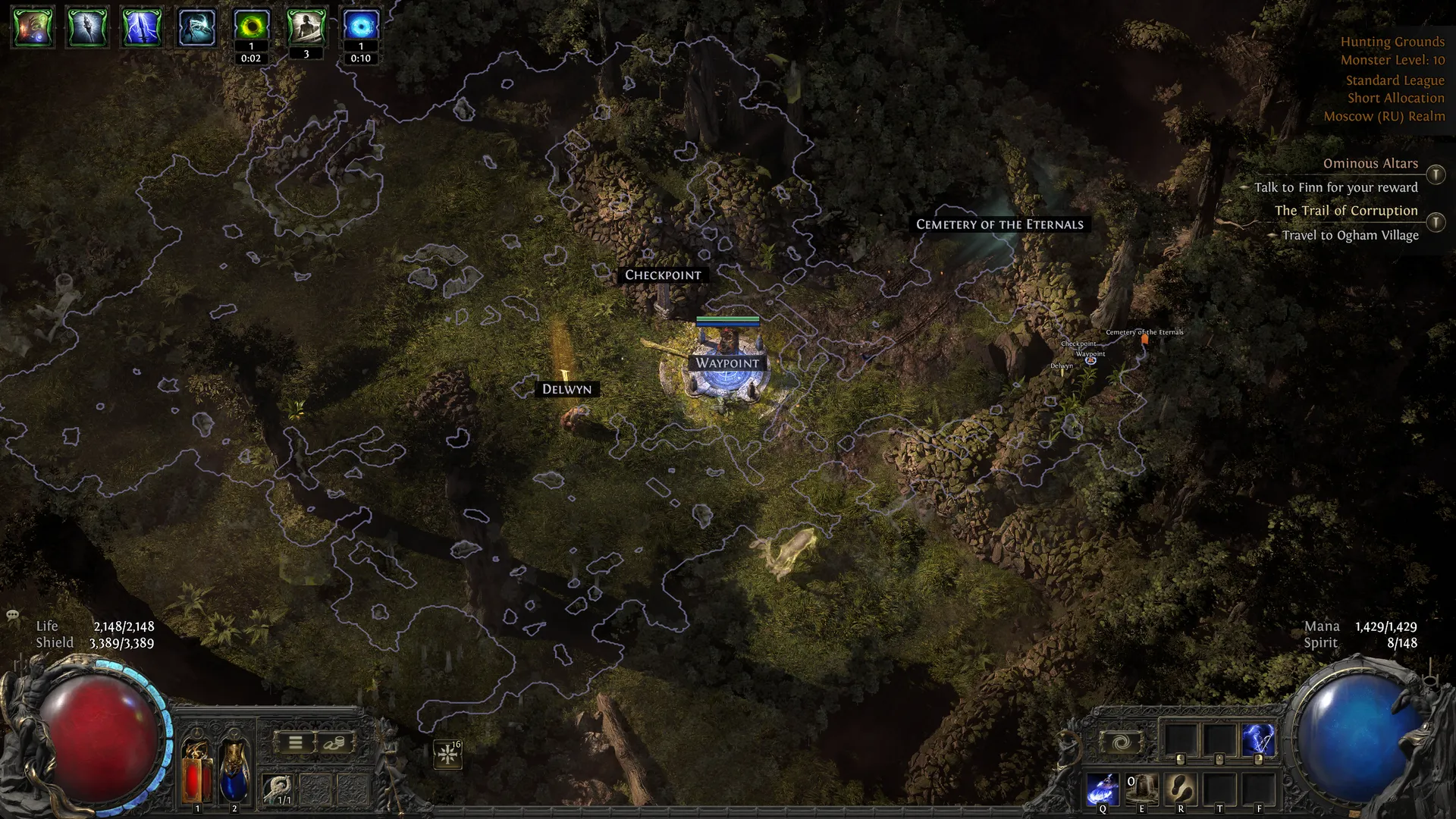Activate the blue orb skill on Q
Screen dimensions: 1456x819
[1102, 789]
